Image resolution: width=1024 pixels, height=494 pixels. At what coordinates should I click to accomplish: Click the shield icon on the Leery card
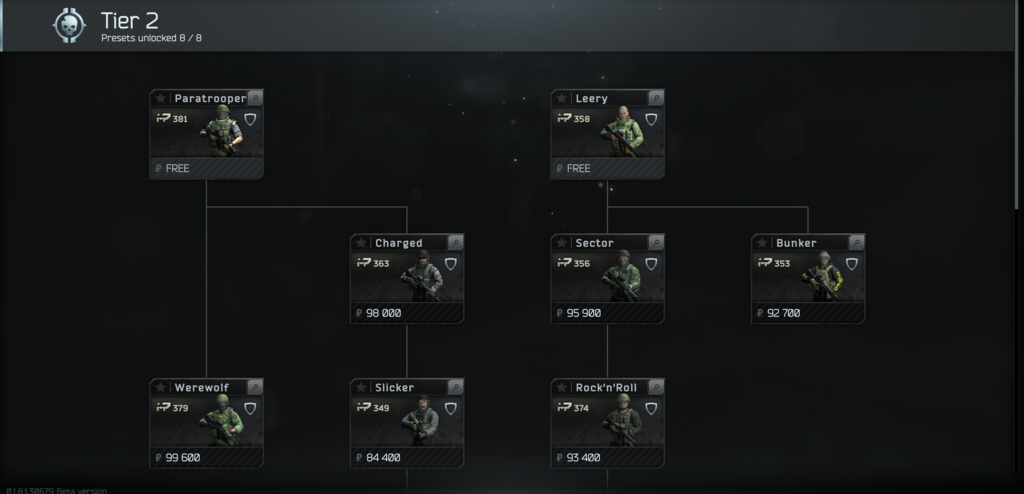650,119
